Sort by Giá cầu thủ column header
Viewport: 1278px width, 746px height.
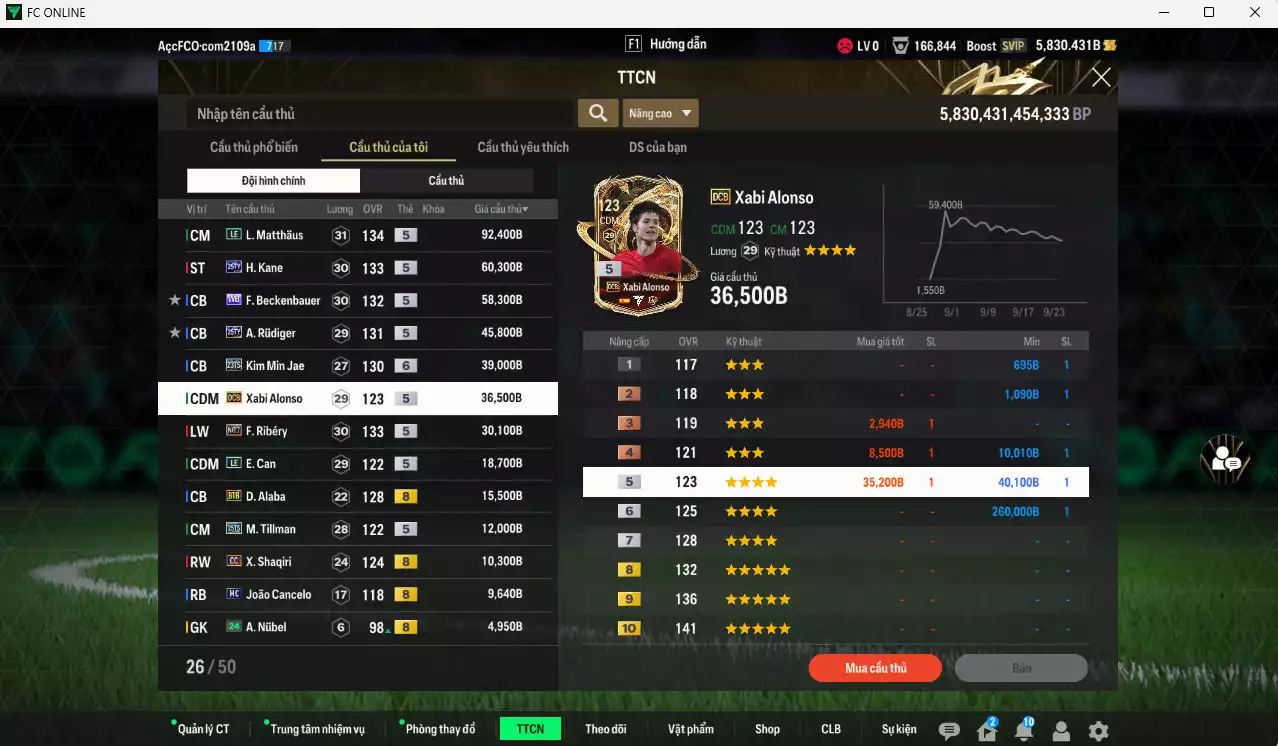pyautogui.click(x=501, y=209)
